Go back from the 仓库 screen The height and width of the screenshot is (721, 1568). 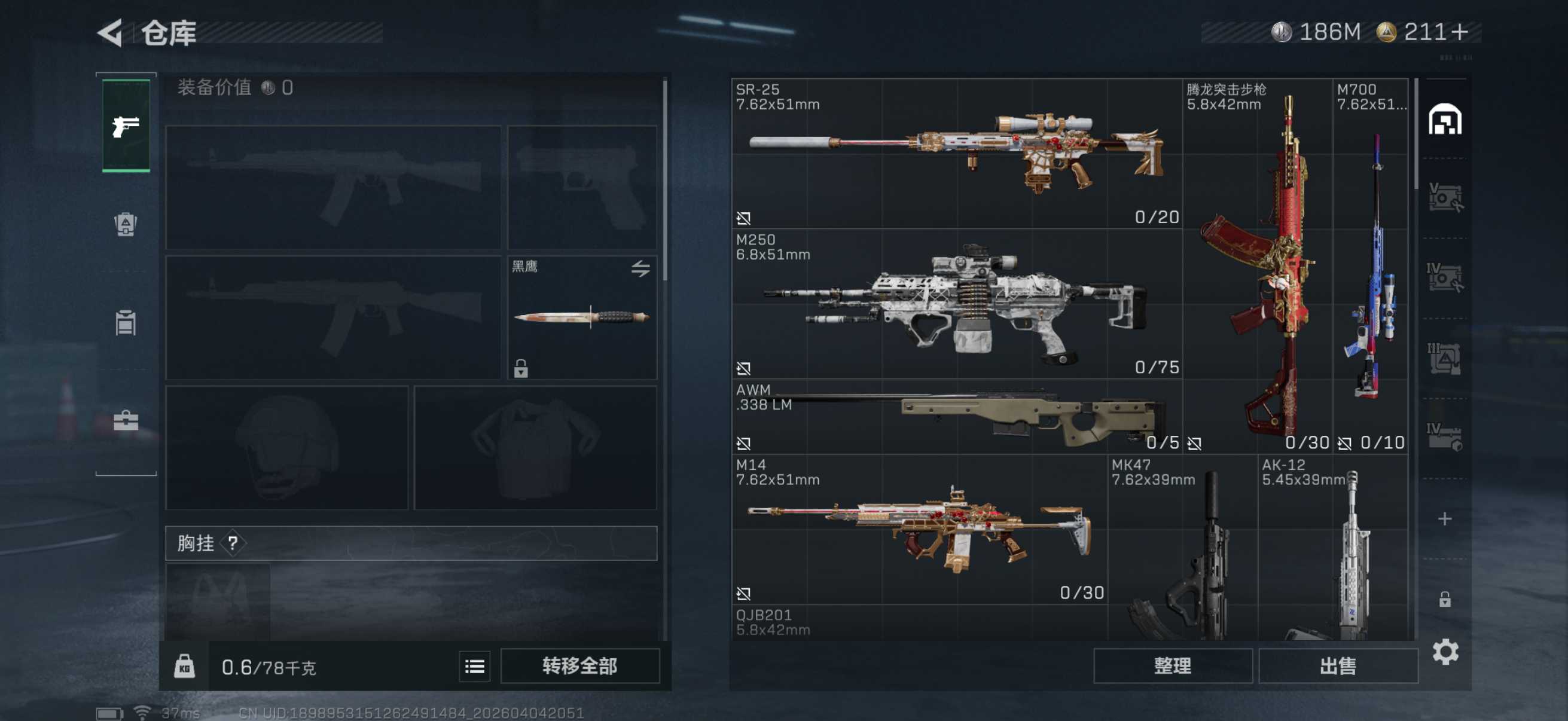tap(111, 33)
